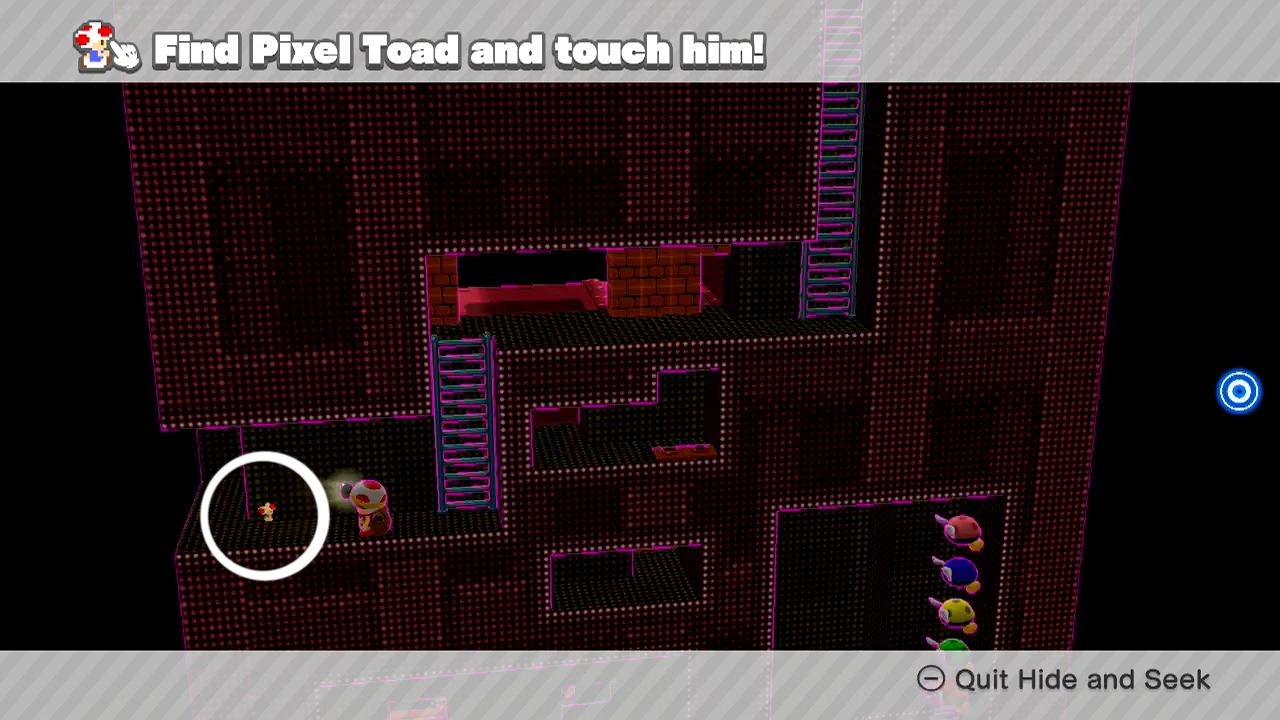The height and width of the screenshot is (720, 1280).
Task: Tap the pink switch on the platform
Action: 685,450
